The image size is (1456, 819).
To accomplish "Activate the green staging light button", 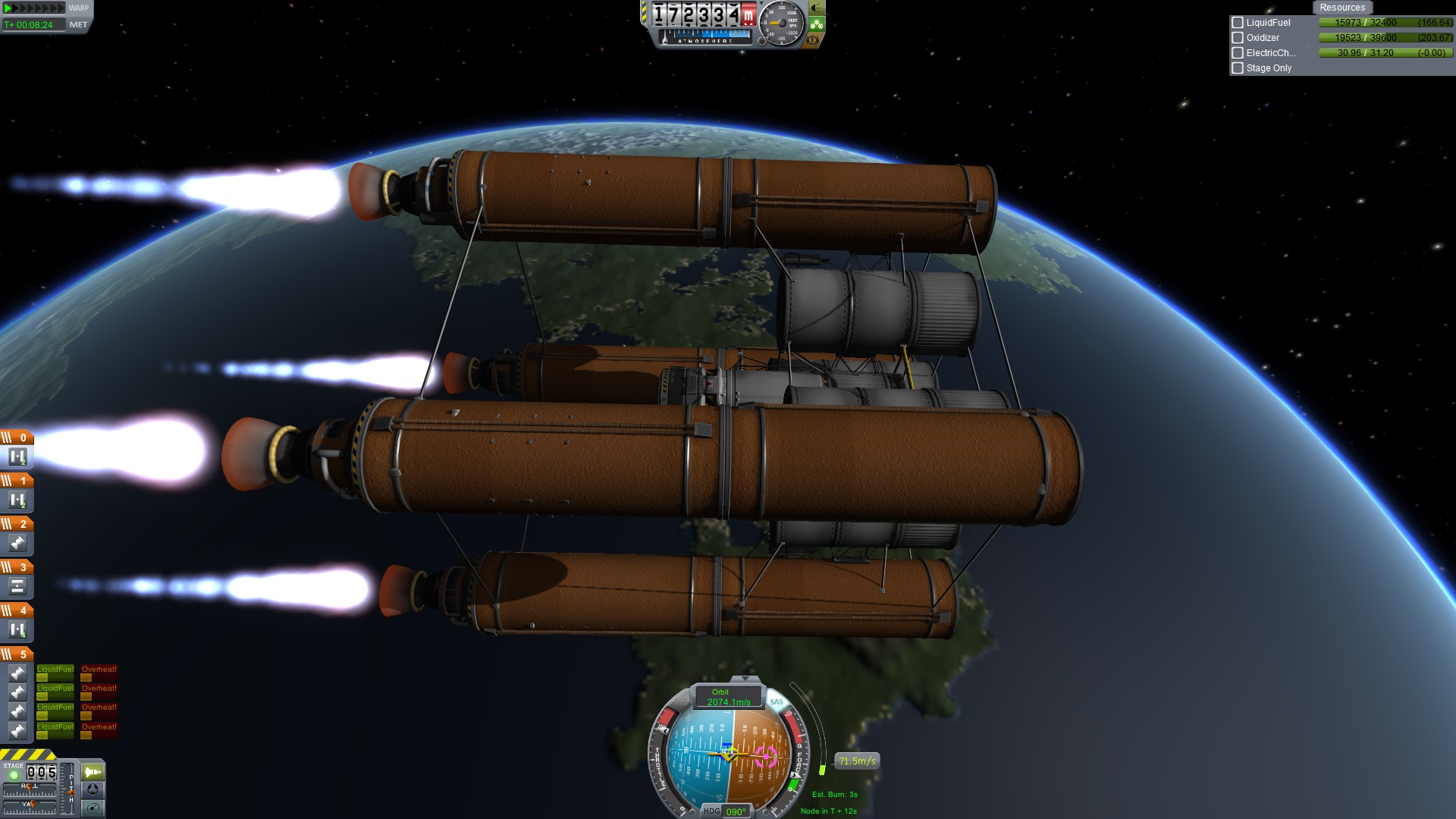I will [14, 775].
